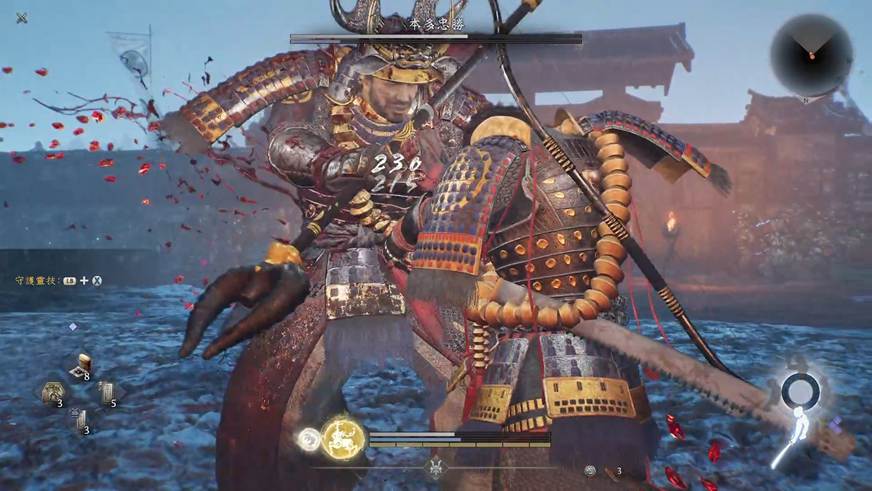Use the talisman item with count 5
This screenshot has height=491, width=872.
coord(106,393)
